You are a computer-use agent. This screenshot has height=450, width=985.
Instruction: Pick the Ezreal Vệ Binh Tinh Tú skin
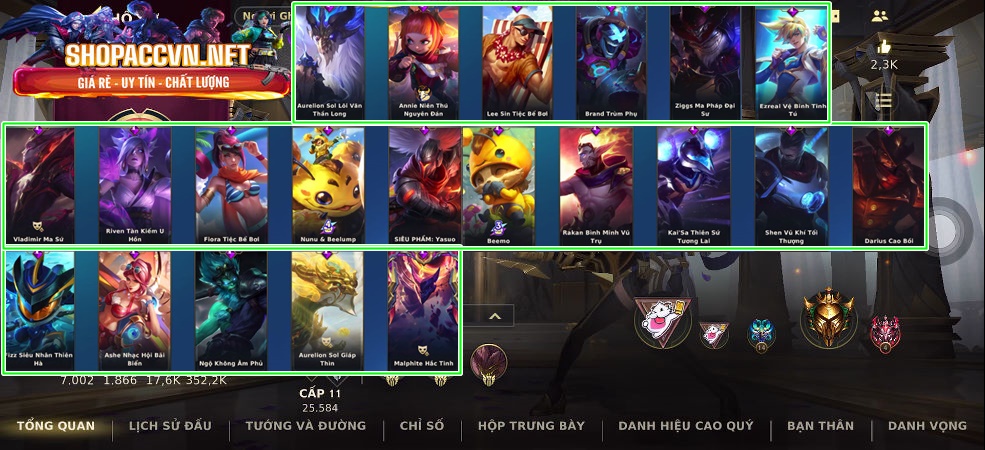[793, 60]
